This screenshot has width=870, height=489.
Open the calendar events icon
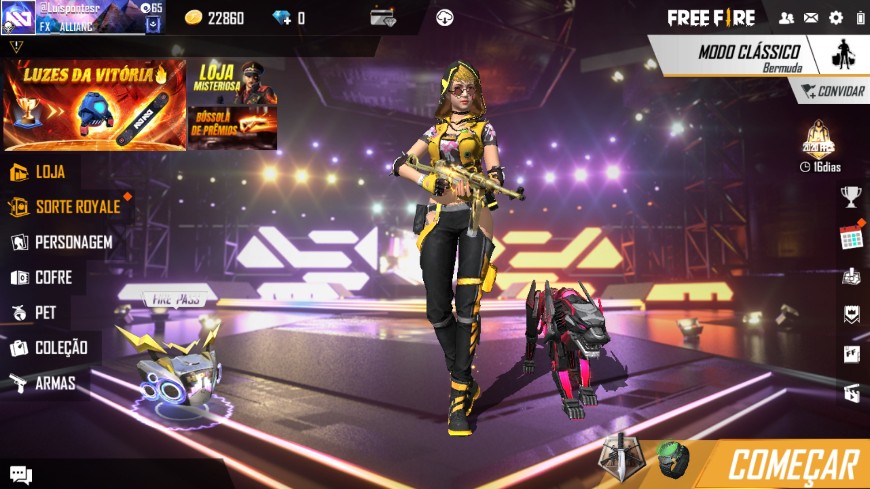click(x=851, y=237)
